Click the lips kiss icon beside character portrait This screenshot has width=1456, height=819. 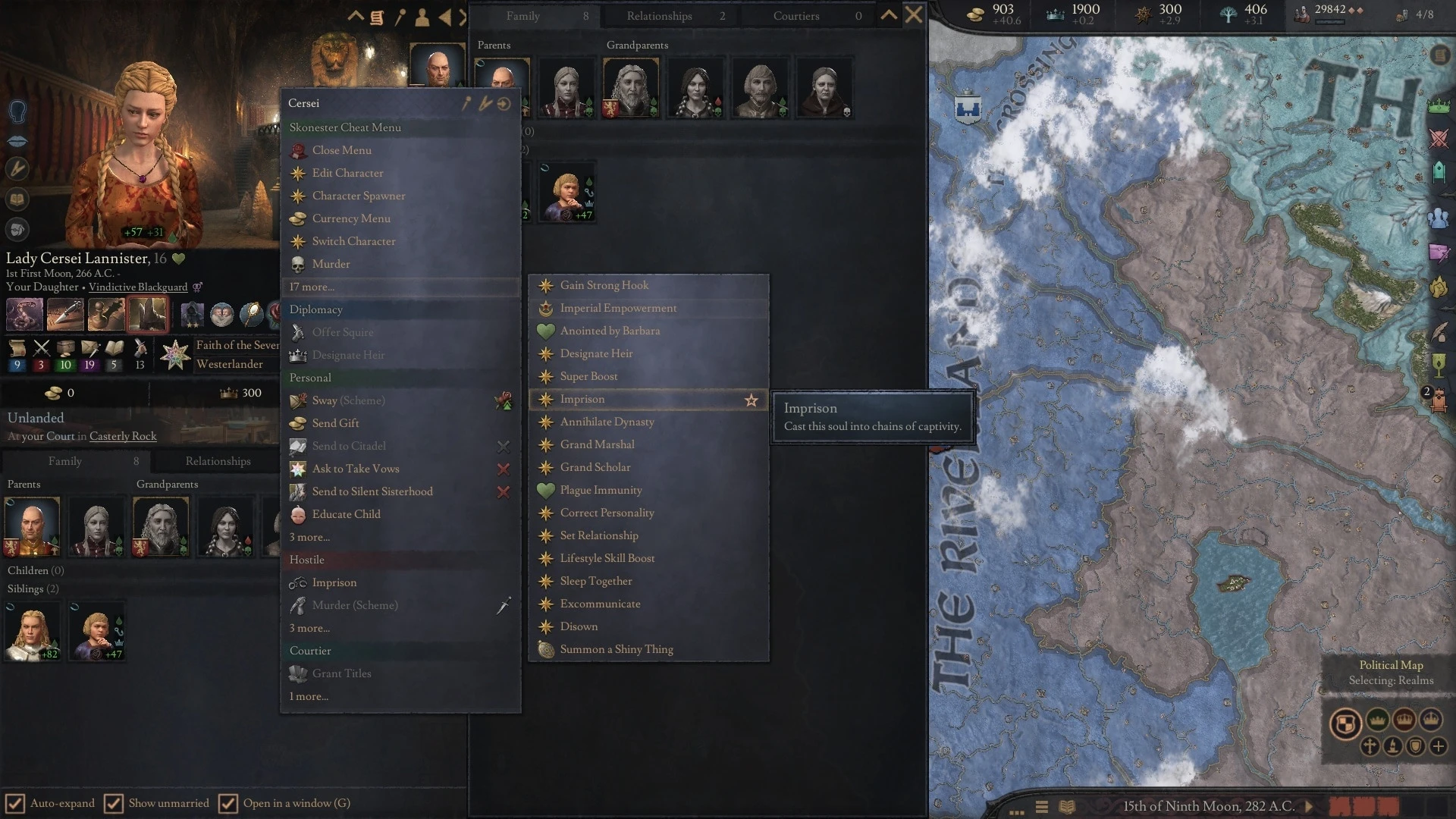pos(17,140)
